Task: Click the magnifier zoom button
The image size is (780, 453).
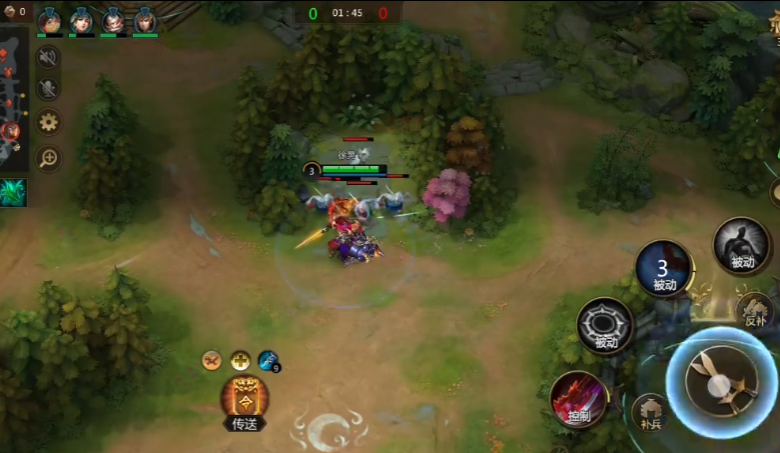Action: click(47, 157)
